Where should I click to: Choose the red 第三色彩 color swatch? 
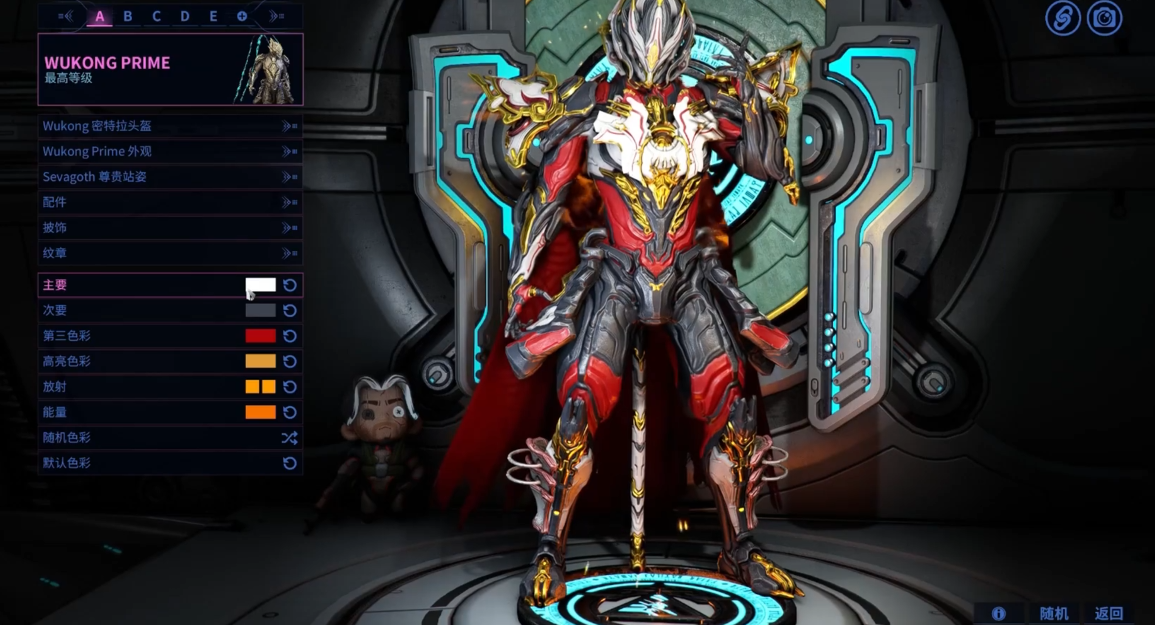pos(261,336)
